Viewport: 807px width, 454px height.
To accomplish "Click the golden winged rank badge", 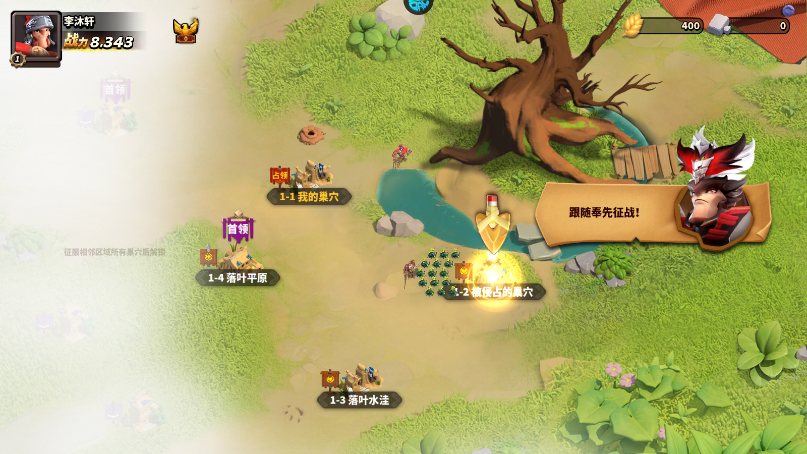I will [x=185, y=30].
